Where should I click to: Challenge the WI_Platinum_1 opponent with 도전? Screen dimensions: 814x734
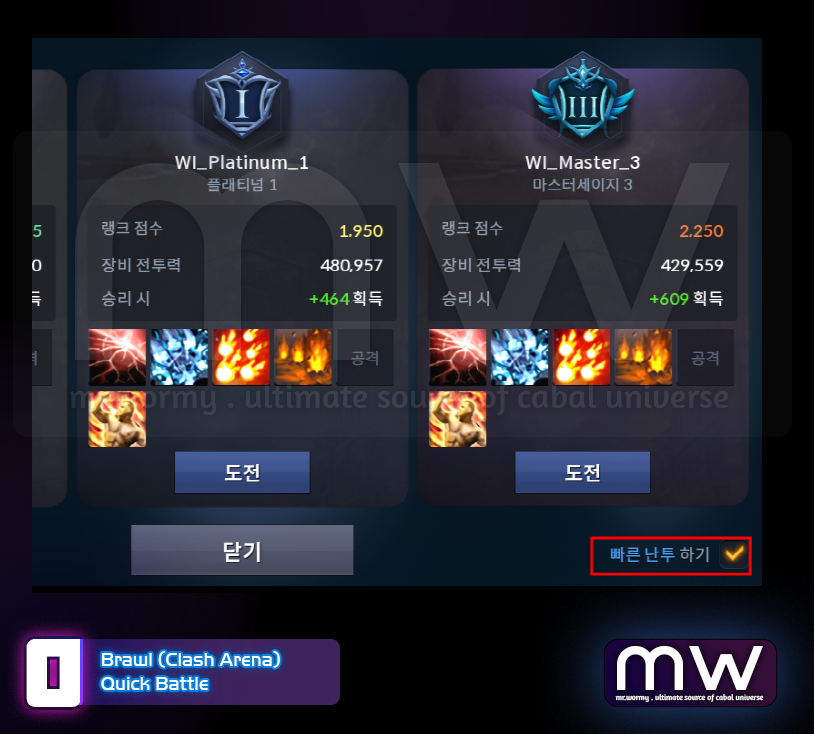(242, 472)
